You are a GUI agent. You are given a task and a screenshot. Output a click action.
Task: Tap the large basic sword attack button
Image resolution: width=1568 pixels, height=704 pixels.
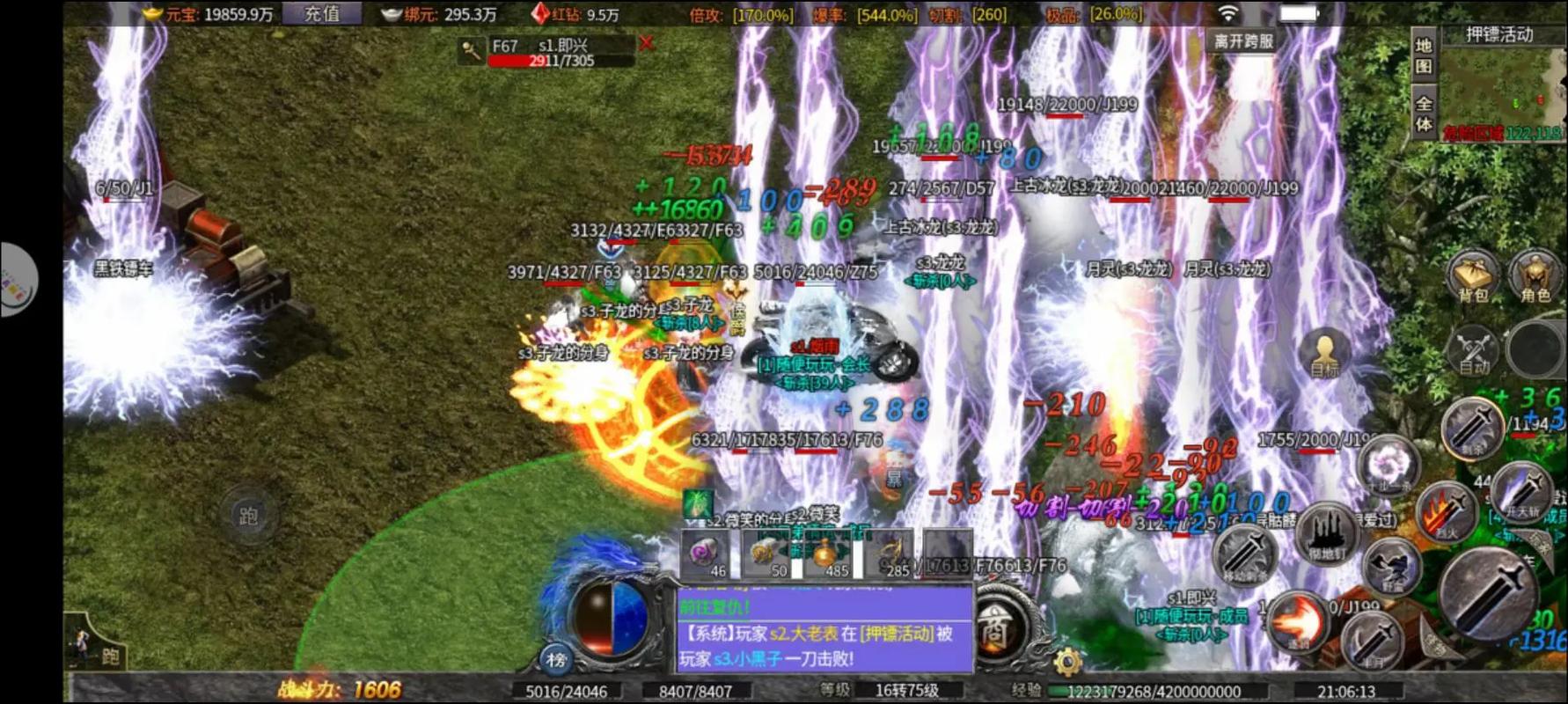click(1488, 591)
